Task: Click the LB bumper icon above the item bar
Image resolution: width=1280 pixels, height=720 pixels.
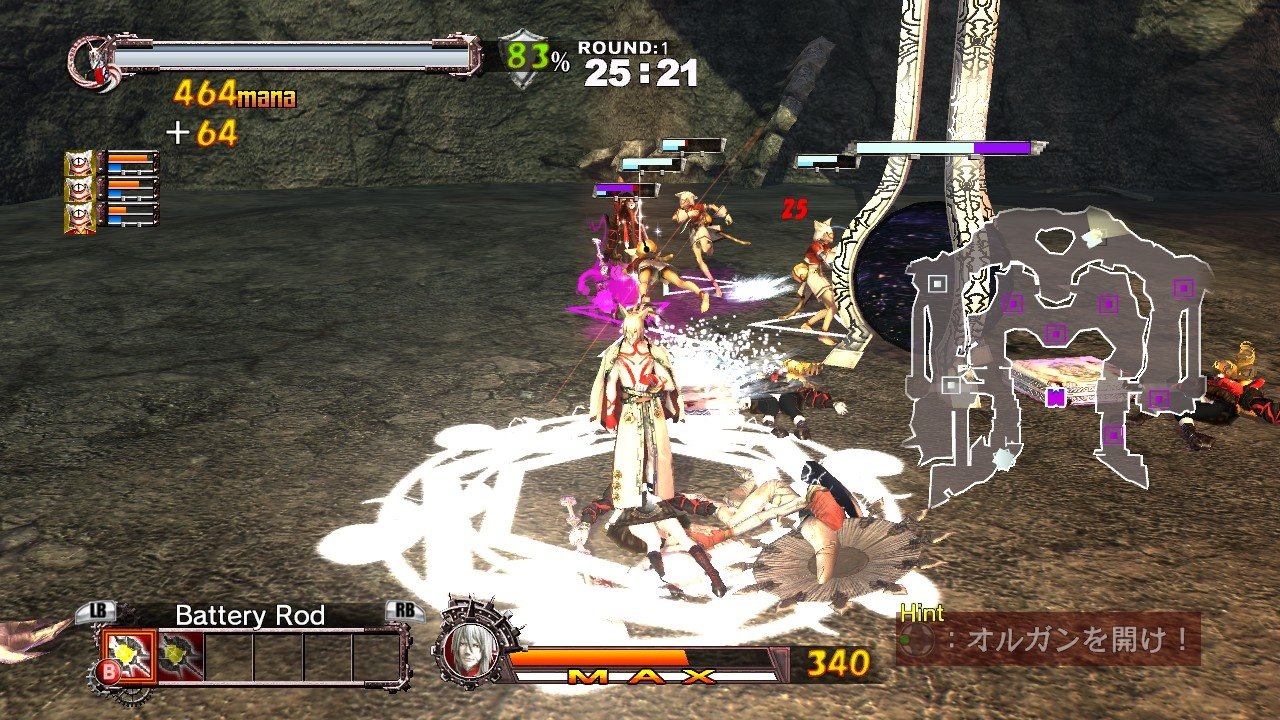Action: pos(98,612)
